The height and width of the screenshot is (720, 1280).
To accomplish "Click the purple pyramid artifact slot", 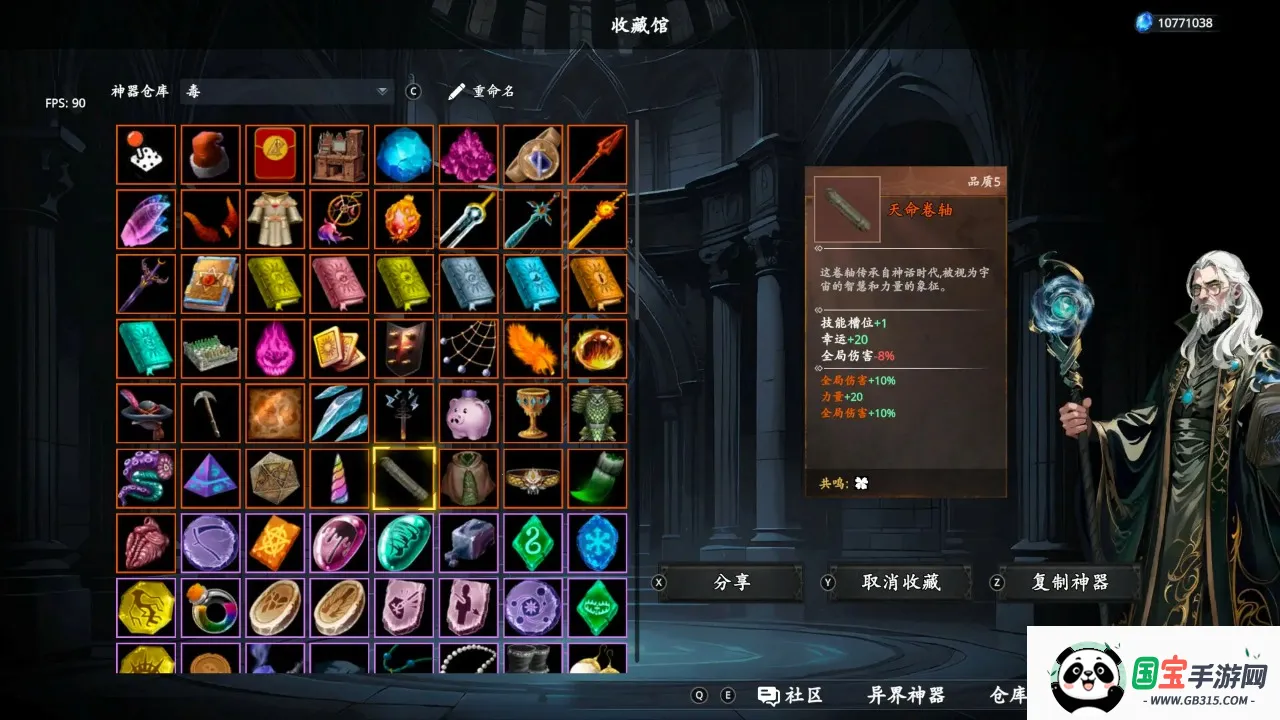I will tap(210, 478).
